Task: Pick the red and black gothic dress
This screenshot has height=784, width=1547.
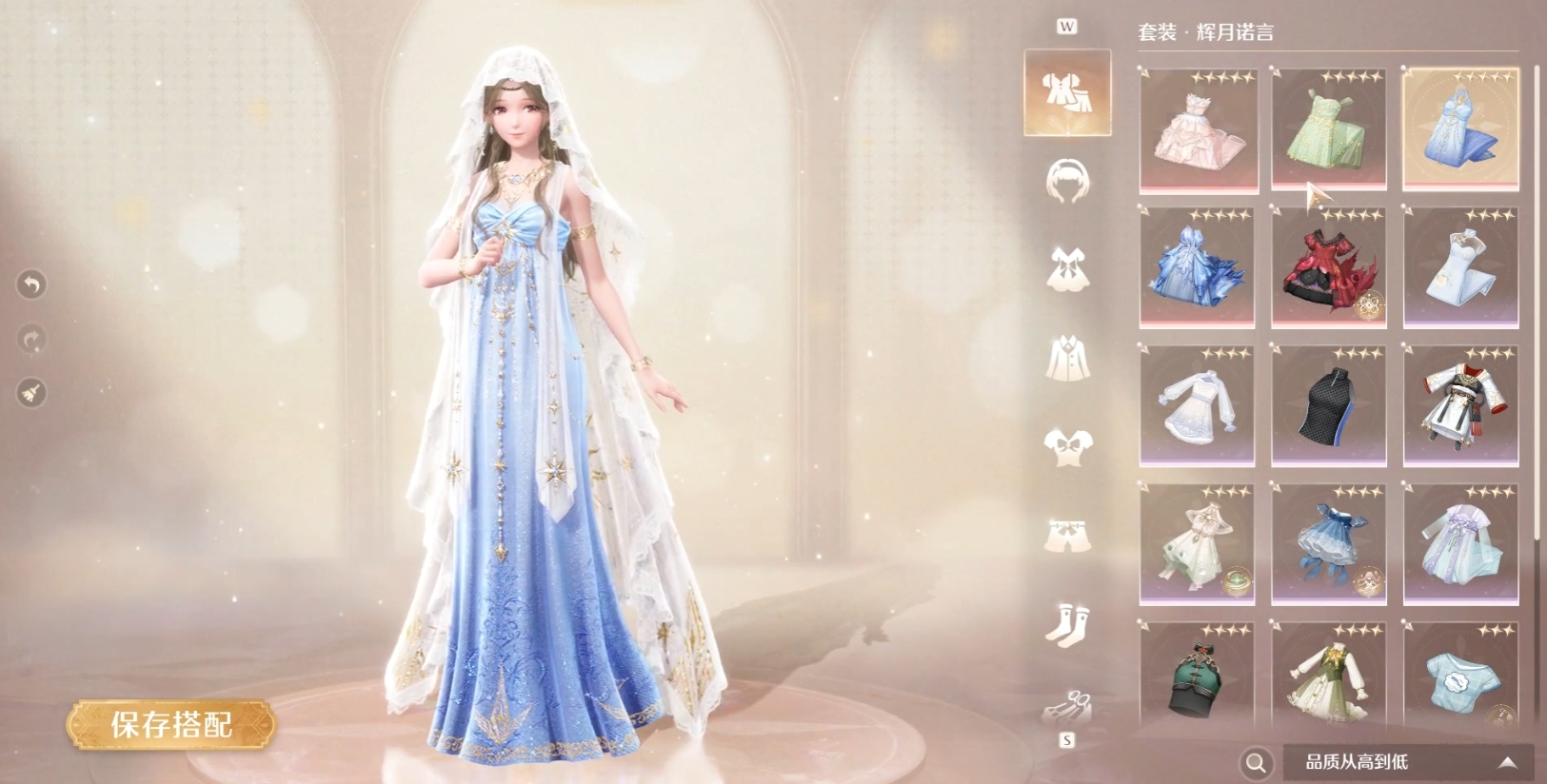Action: (x=1329, y=268)
